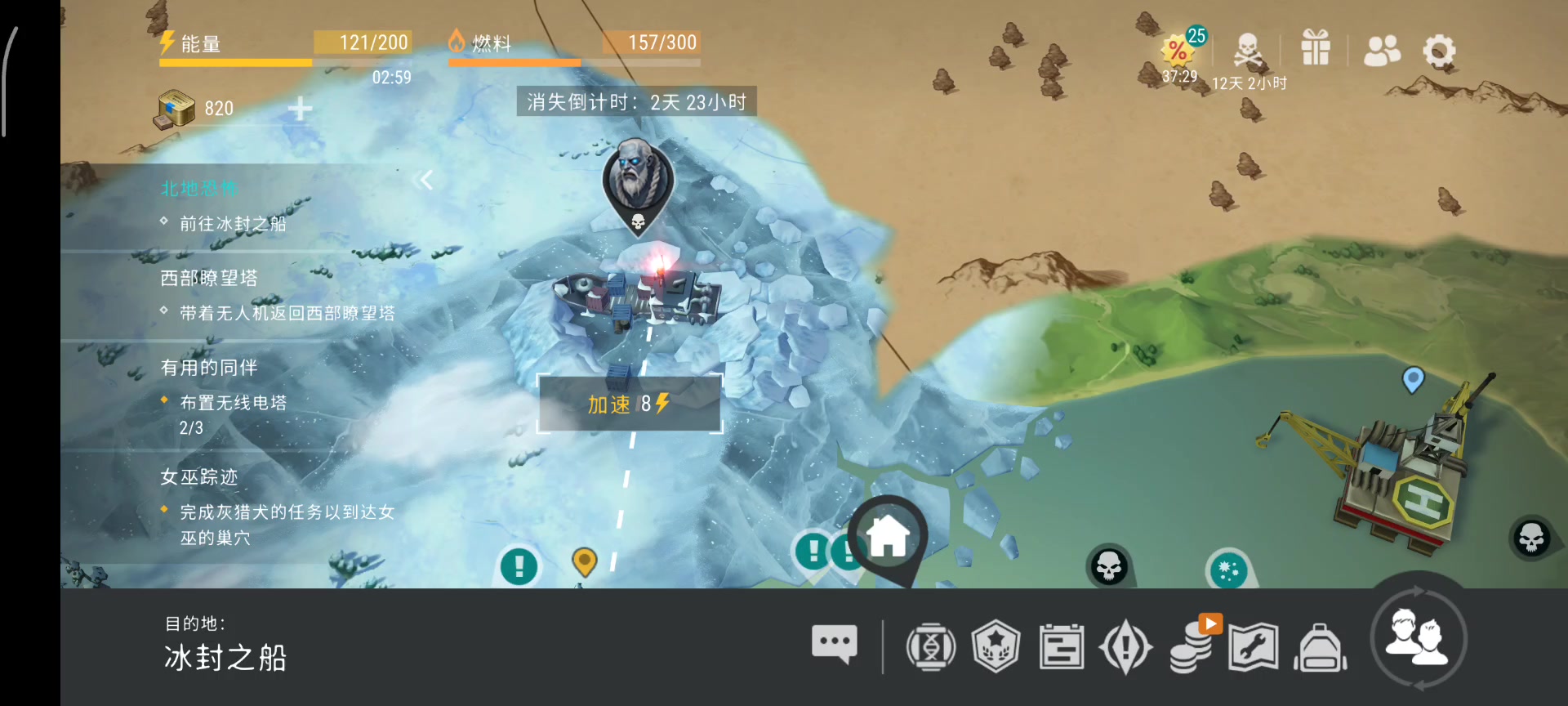The height and width of the screenshot is (706, 1568).
Task: Open the star shield badge menu
Action: point(996,647)
